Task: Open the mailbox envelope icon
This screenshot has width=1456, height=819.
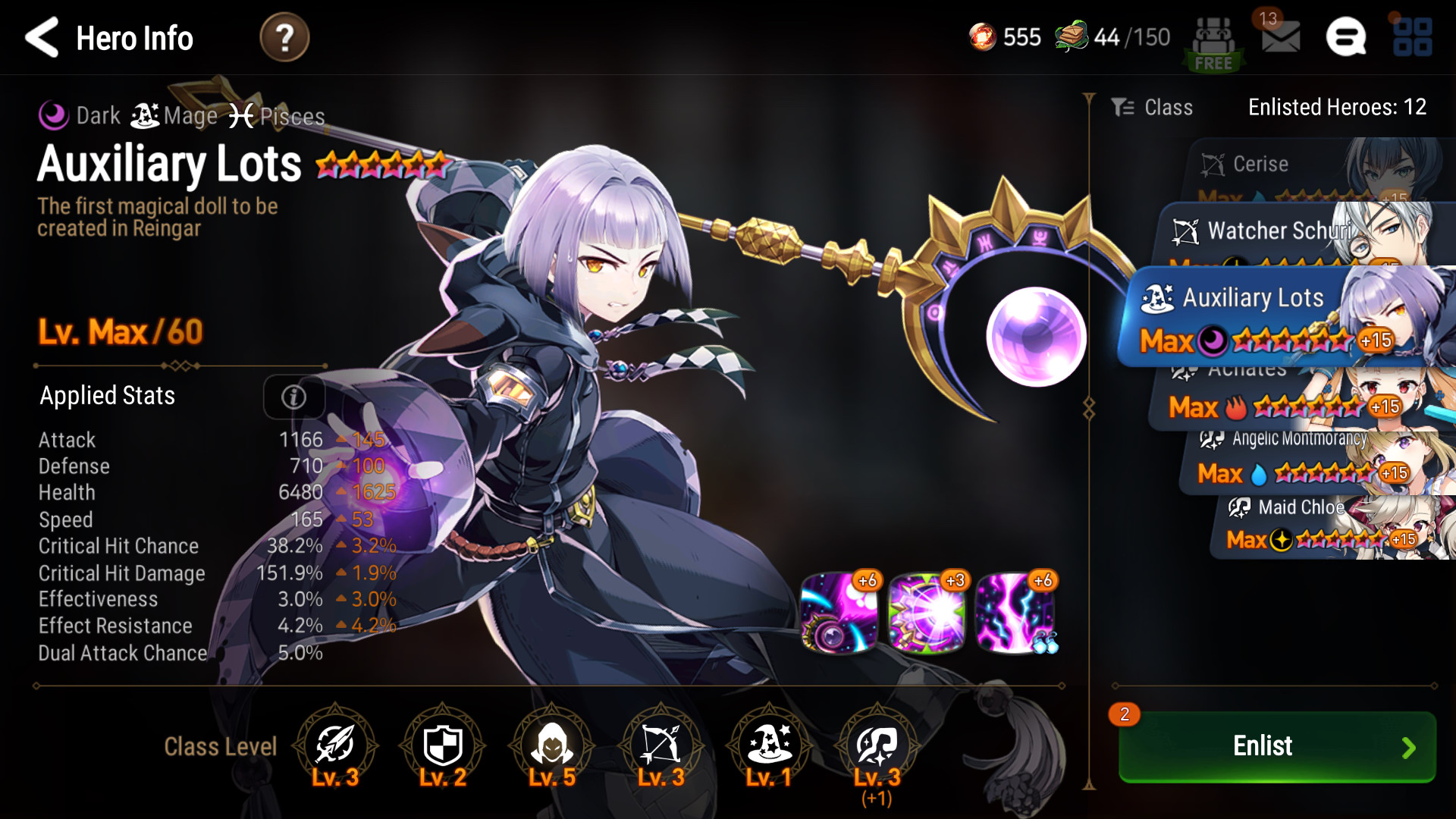Action: pos(1280,36)
